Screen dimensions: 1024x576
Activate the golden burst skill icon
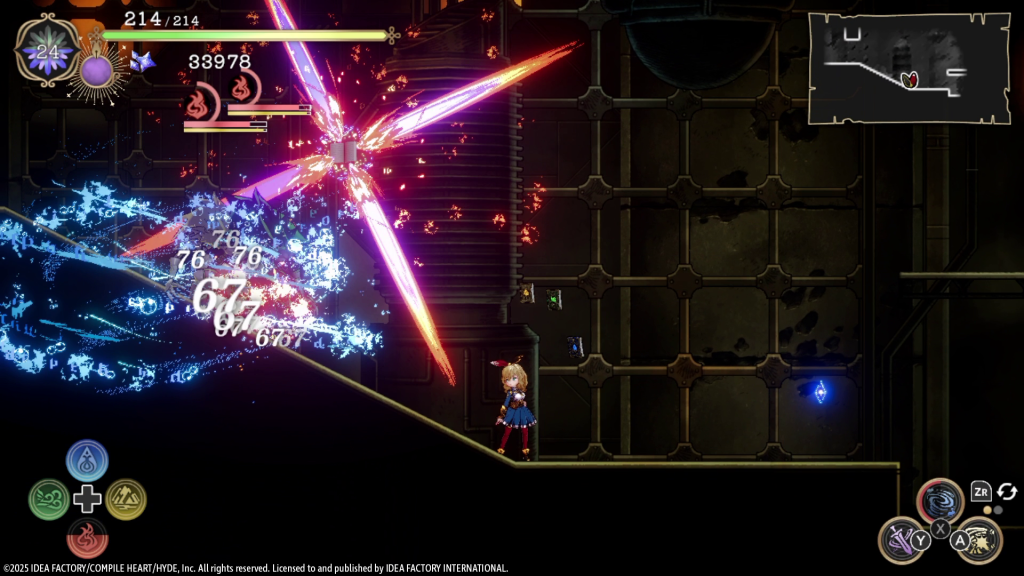[x=979, y=539]
